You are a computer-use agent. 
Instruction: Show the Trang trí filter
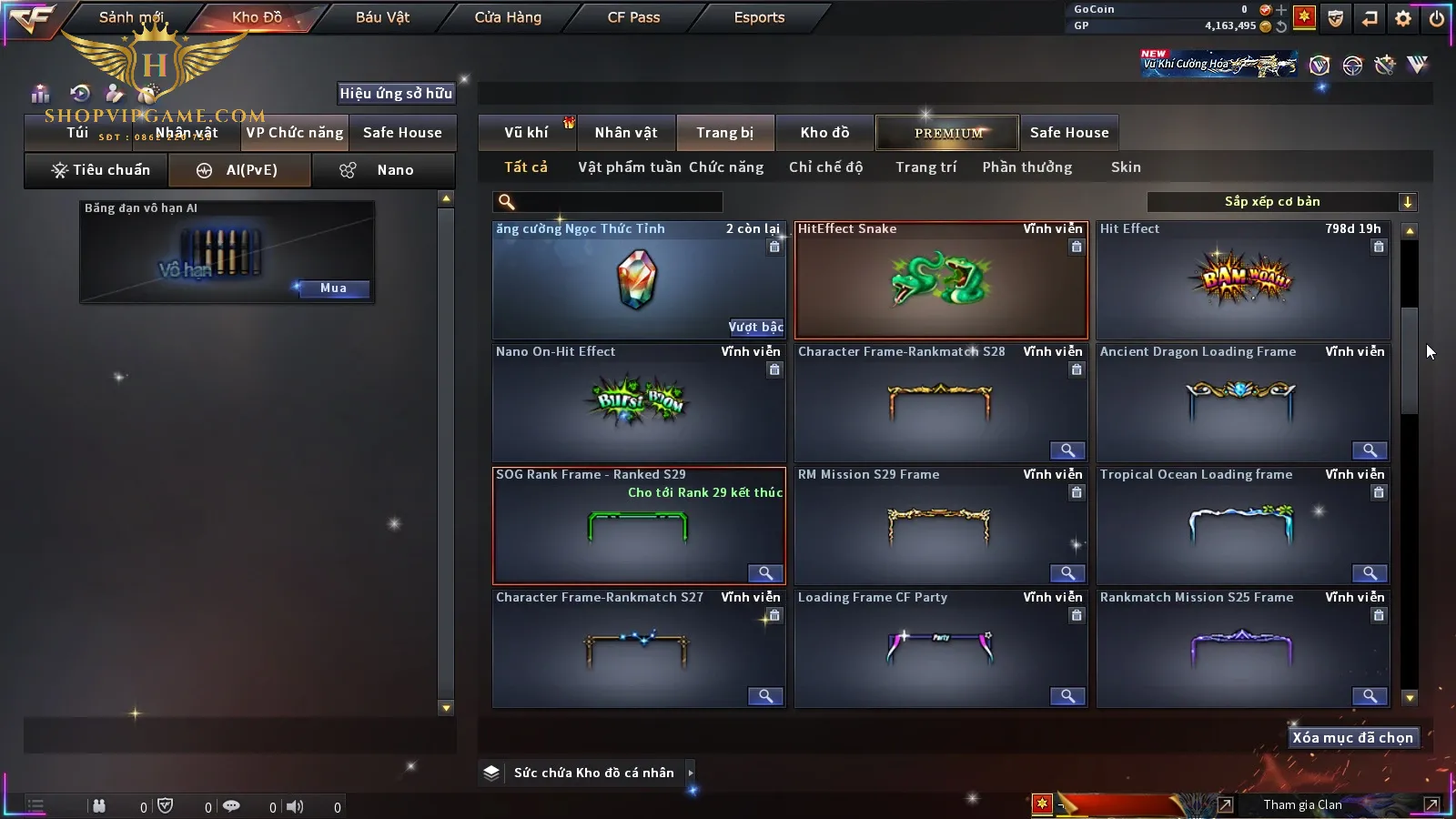(925, 167)
